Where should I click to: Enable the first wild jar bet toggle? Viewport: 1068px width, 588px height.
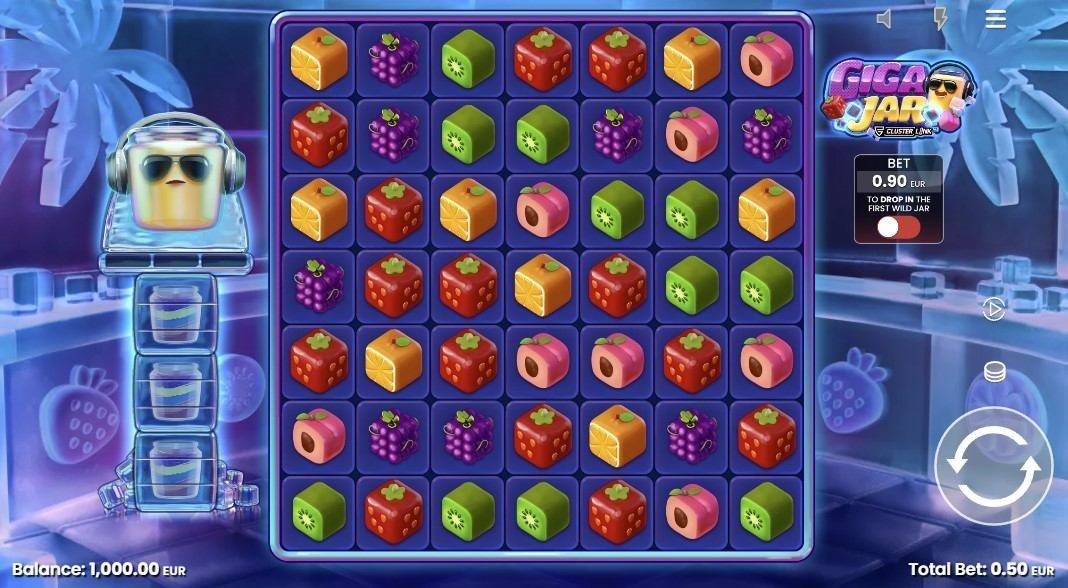point(897,227)
